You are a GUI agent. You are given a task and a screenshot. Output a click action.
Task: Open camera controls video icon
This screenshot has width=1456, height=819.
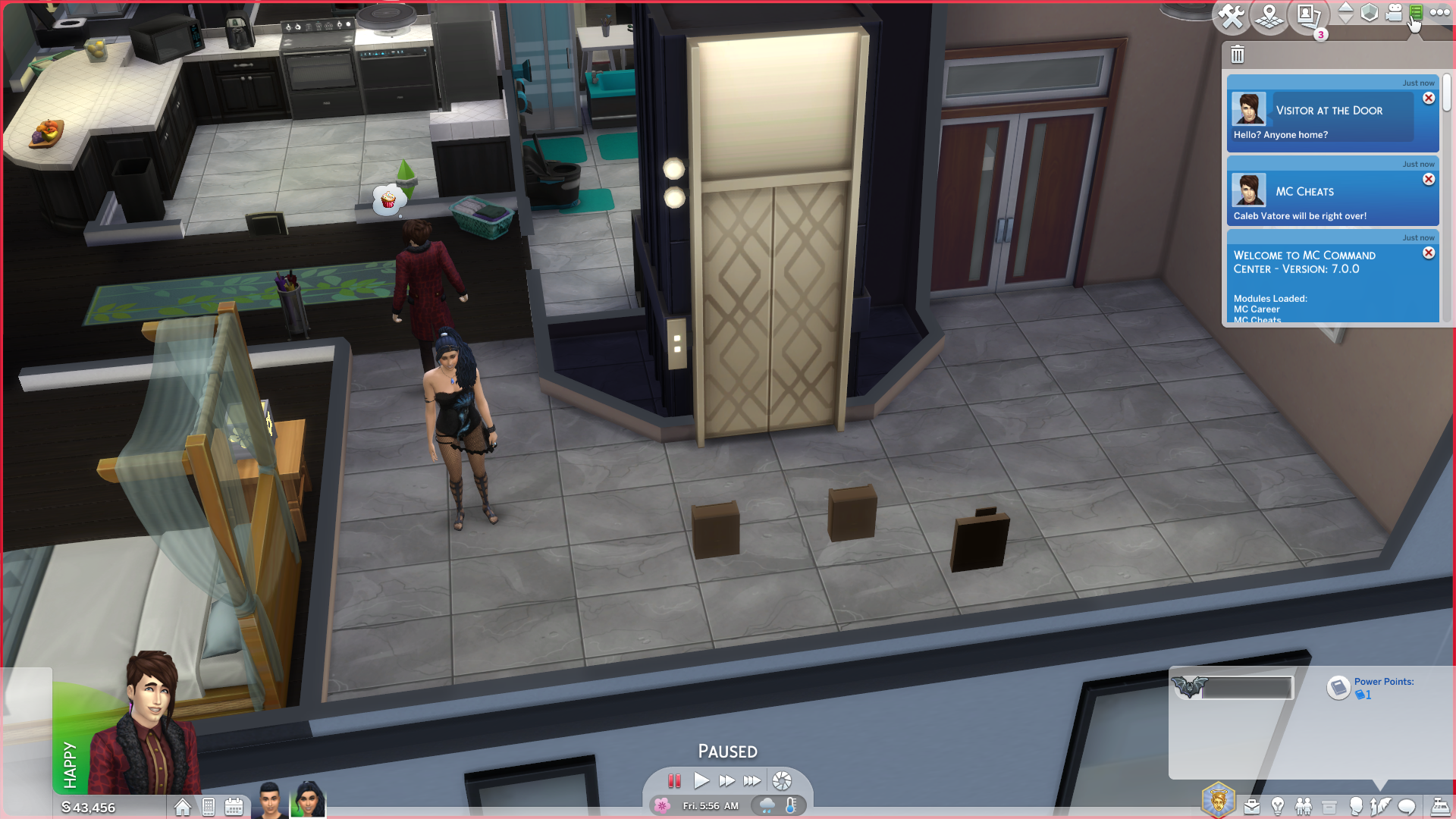pyautogui.click(x=1394, y=13)
